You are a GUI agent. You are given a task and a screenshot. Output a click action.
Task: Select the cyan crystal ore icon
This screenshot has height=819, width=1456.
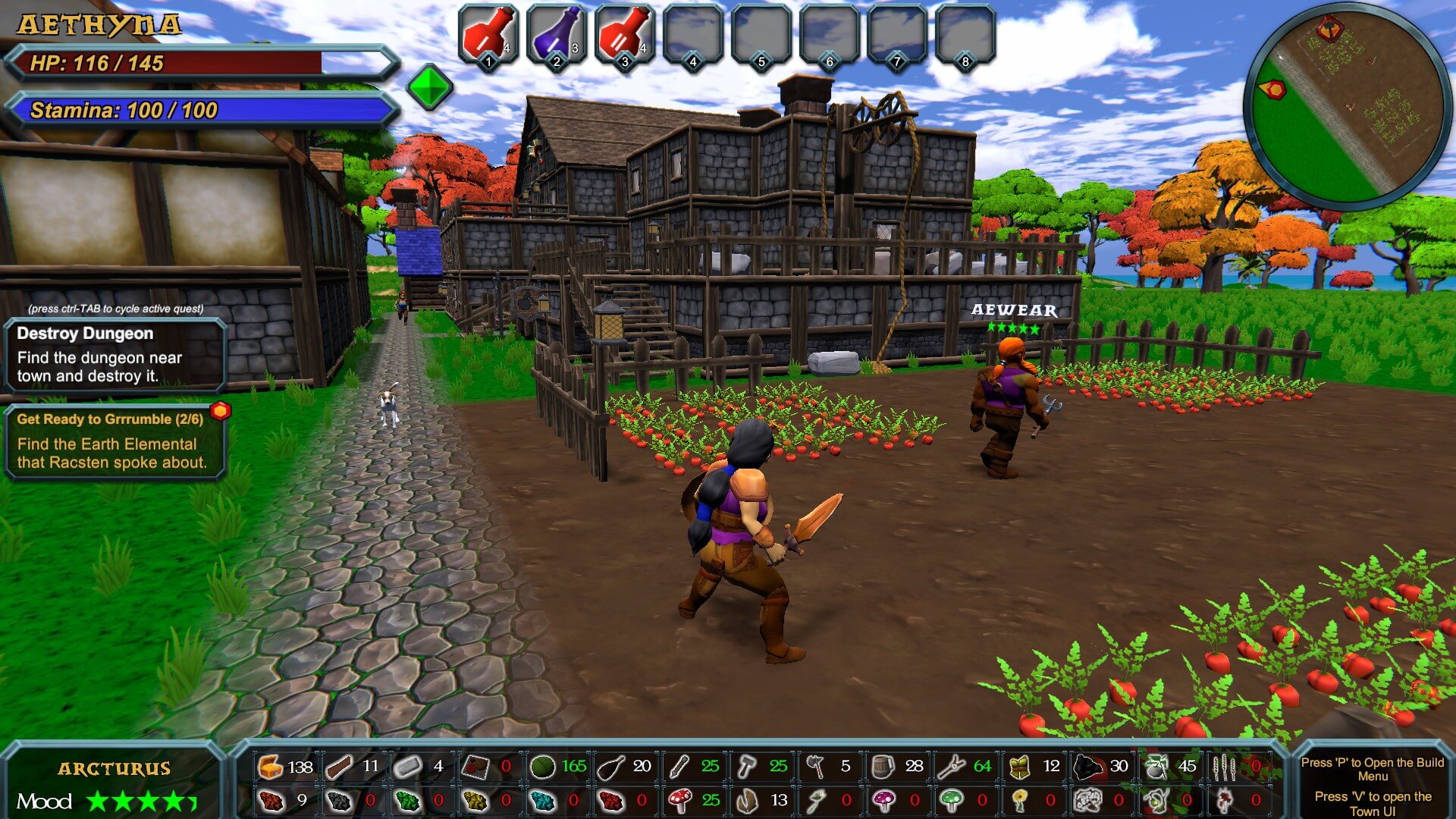543,800
